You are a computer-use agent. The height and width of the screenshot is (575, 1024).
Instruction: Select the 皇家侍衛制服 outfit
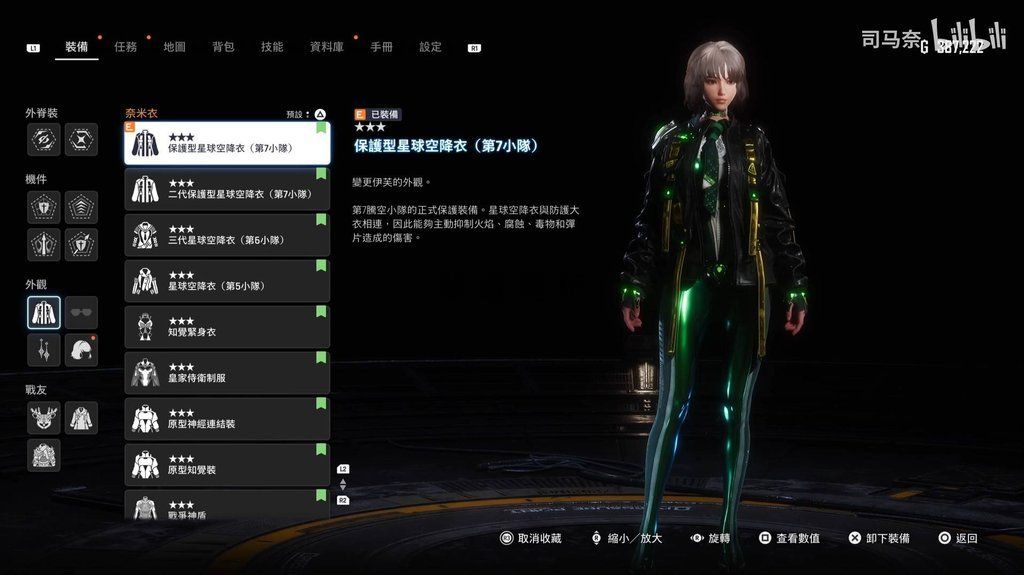pyautogui.click(x=227, y=373)
